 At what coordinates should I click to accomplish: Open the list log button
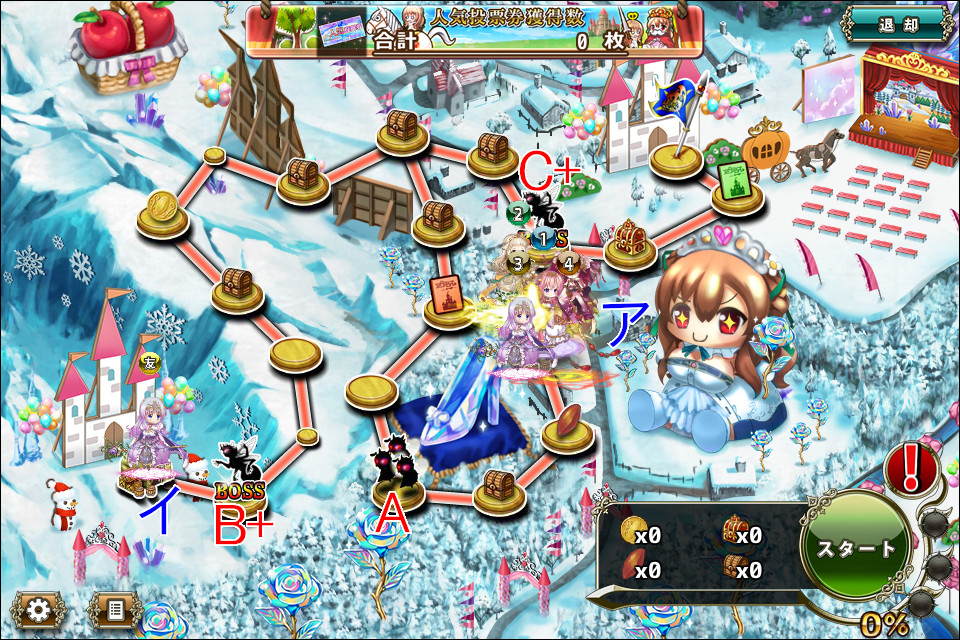[114, 609]
